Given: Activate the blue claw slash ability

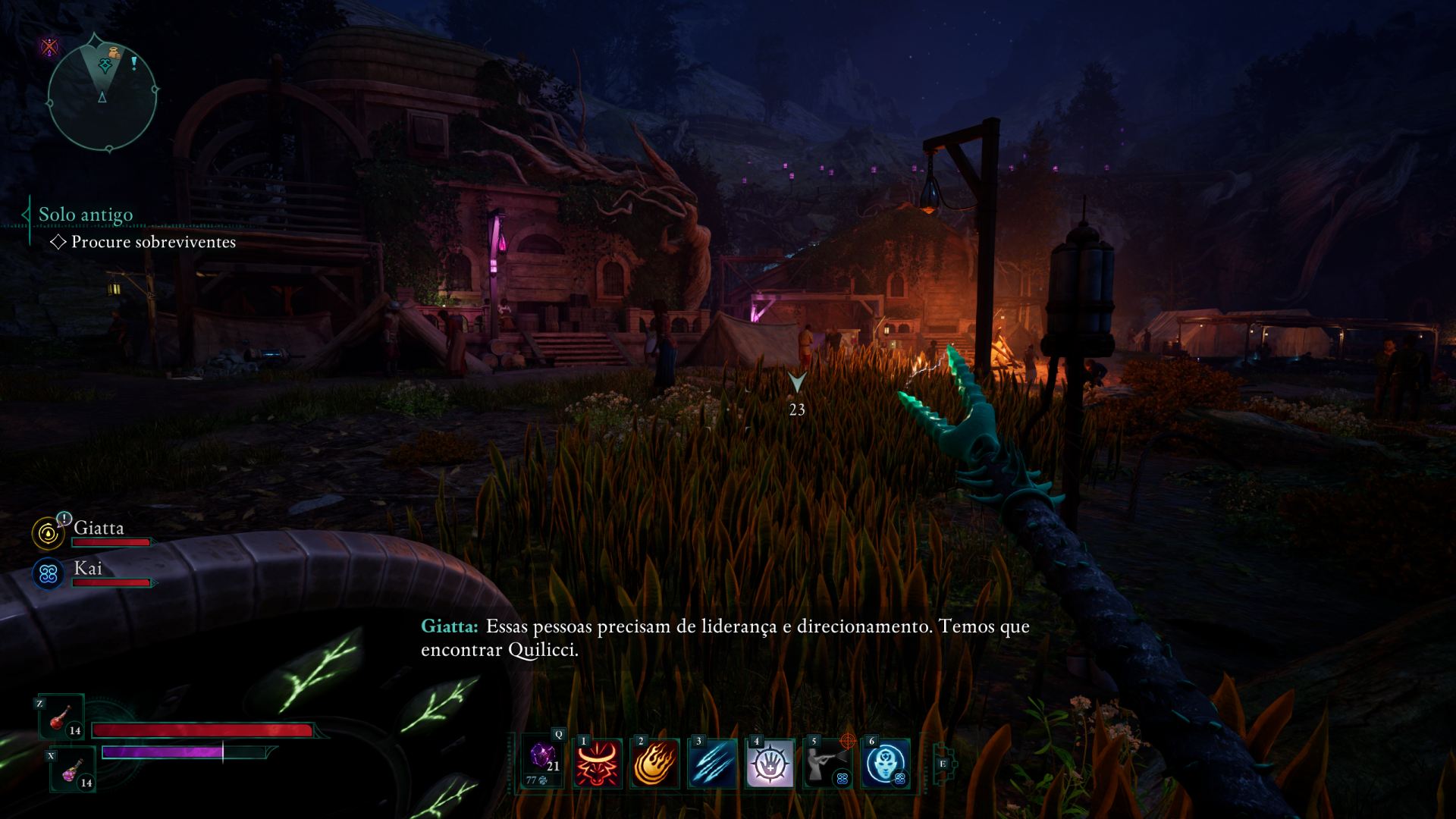Looking at the screenshot, I should (713, 763).
